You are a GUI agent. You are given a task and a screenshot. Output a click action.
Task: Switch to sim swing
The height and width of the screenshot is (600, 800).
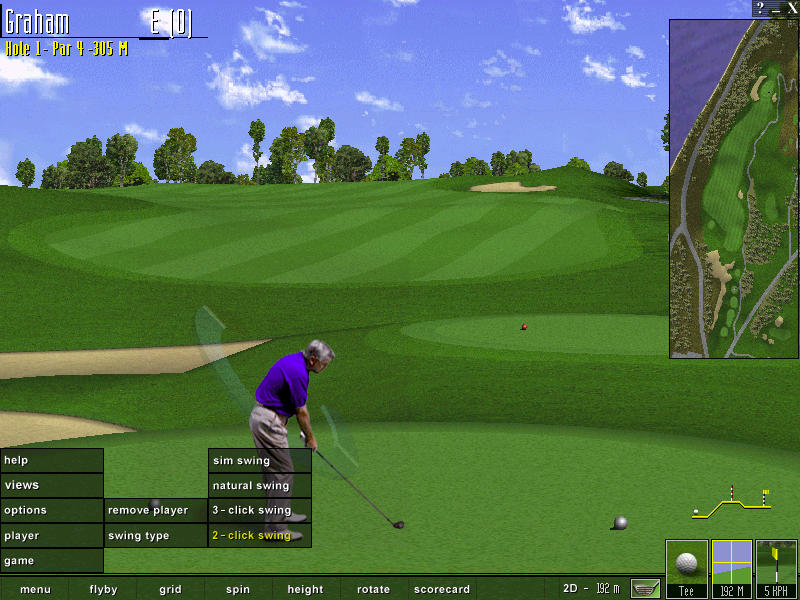click(x=259, y=461)
